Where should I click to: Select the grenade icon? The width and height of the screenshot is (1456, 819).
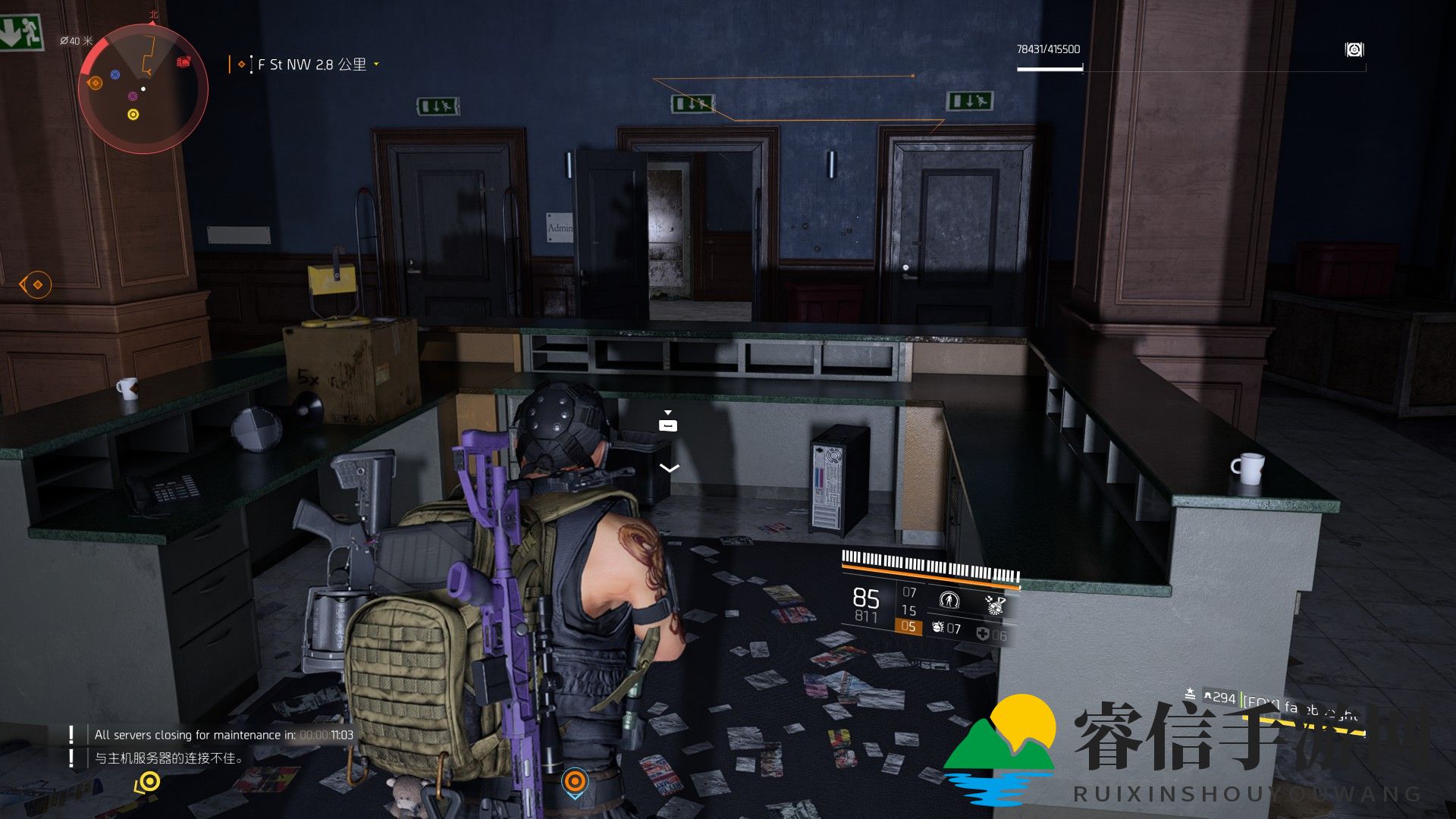(x=938, y=628)
